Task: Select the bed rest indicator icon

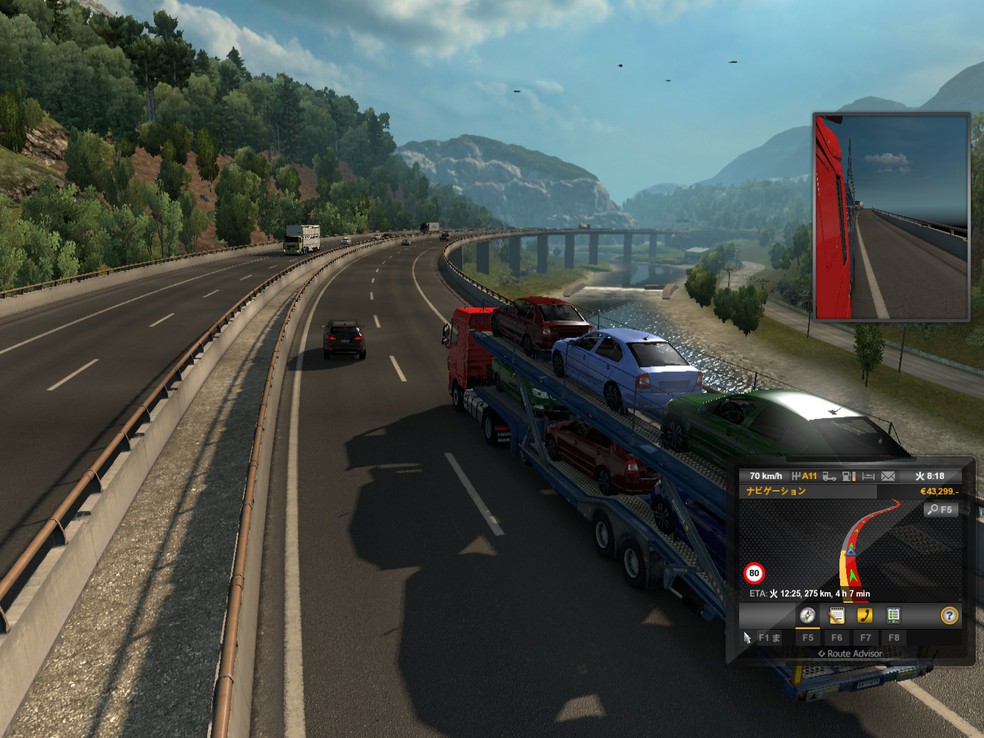Action: click(x=868, y=475)
